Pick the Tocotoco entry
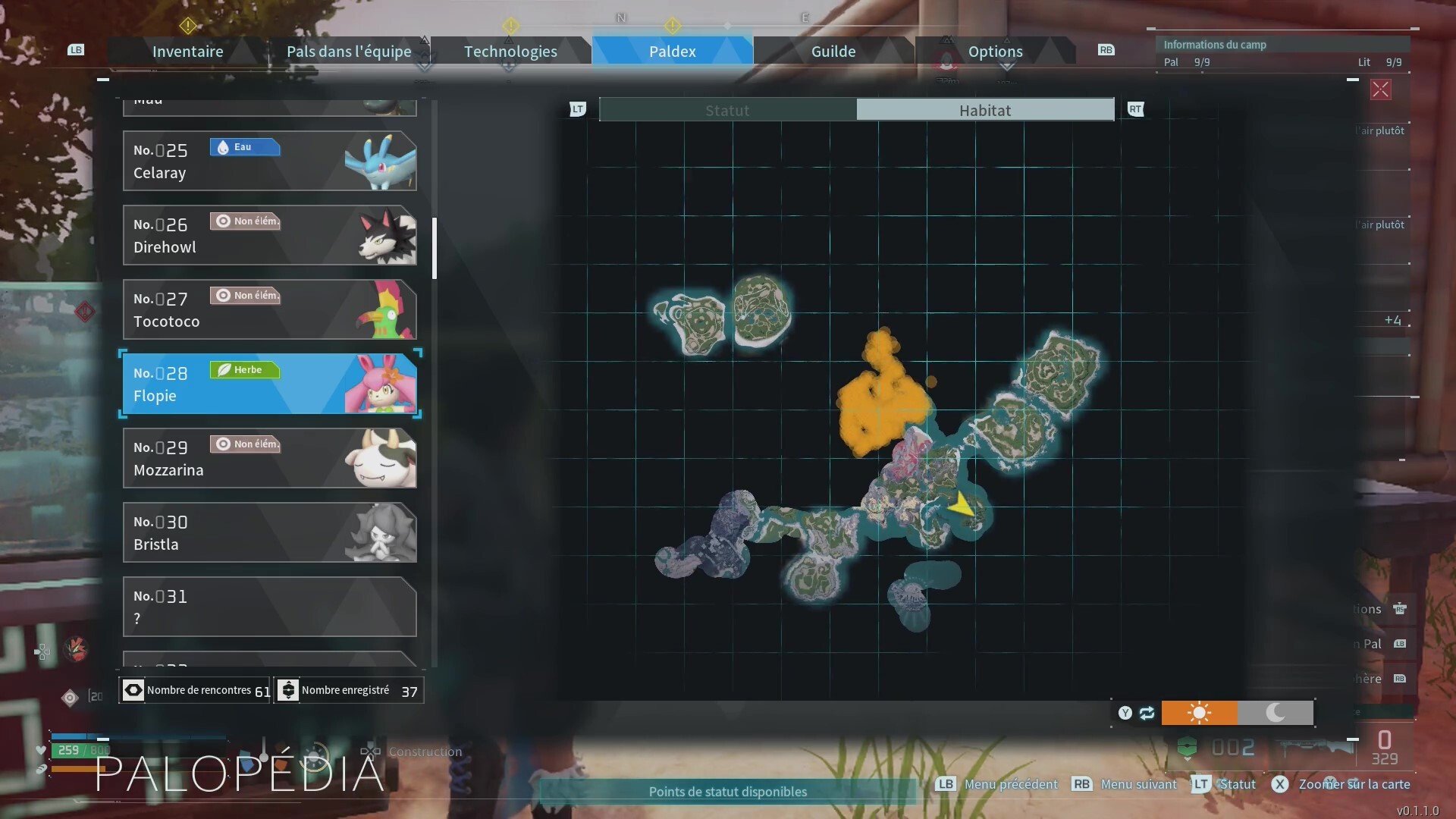Screen dimensions: 1456x819 [x=269, y=309]
